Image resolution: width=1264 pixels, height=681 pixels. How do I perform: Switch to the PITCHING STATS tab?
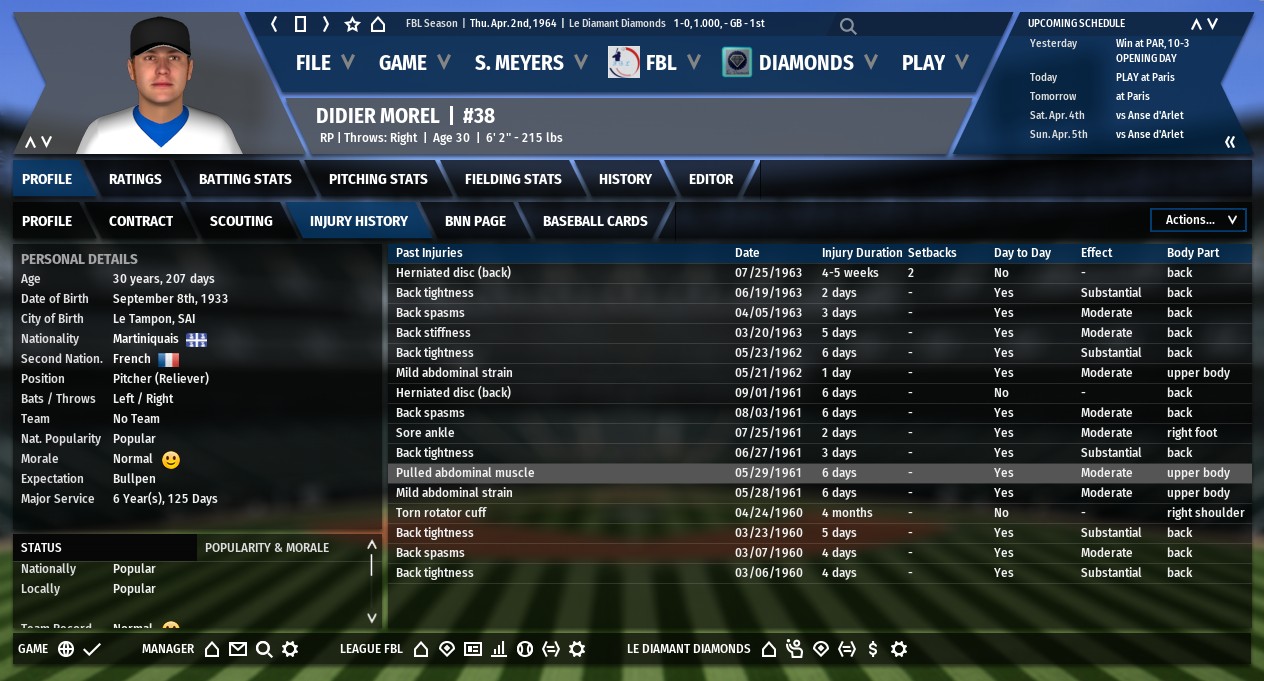[x=378, y=179]
